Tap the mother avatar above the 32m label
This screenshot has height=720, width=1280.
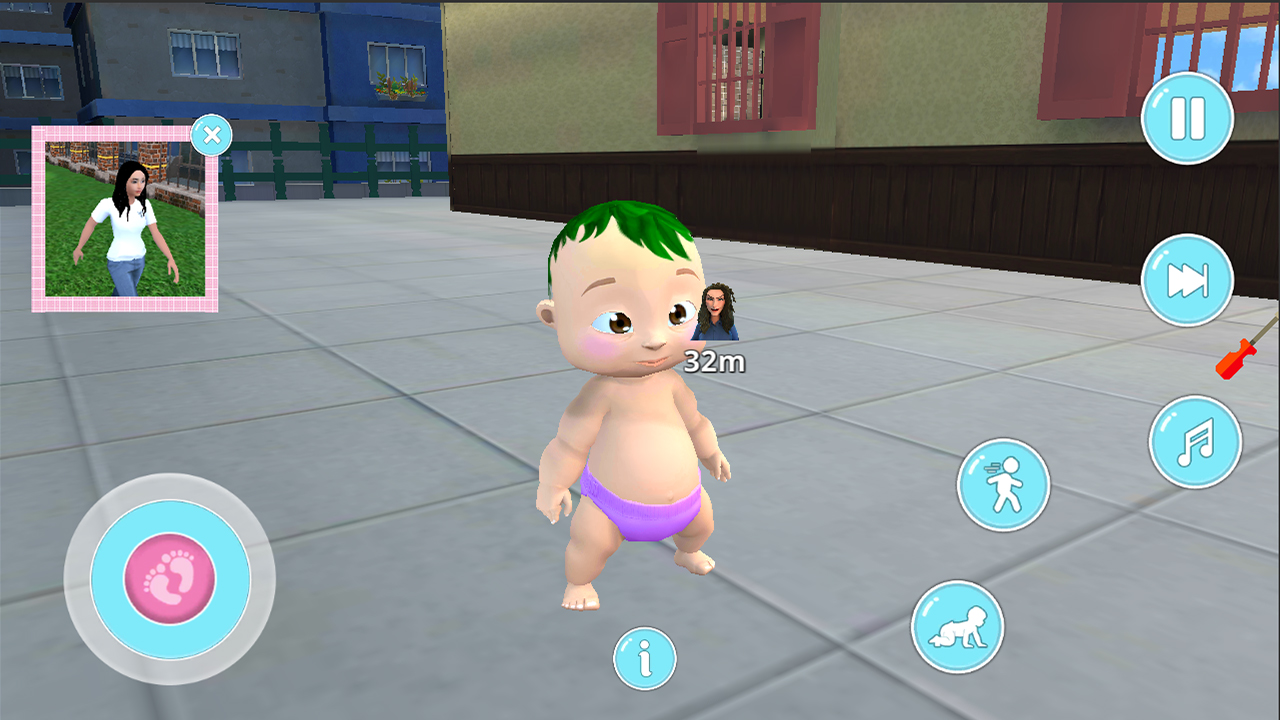pos(714,312)
